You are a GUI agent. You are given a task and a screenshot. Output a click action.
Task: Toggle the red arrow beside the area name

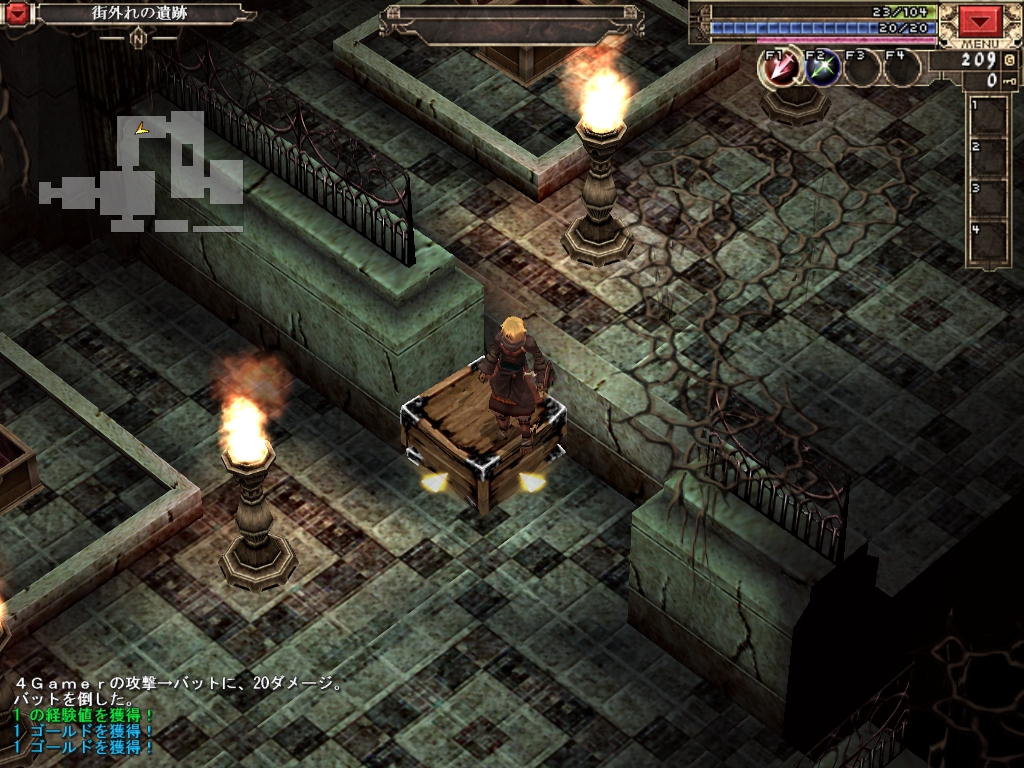(17, 14)
